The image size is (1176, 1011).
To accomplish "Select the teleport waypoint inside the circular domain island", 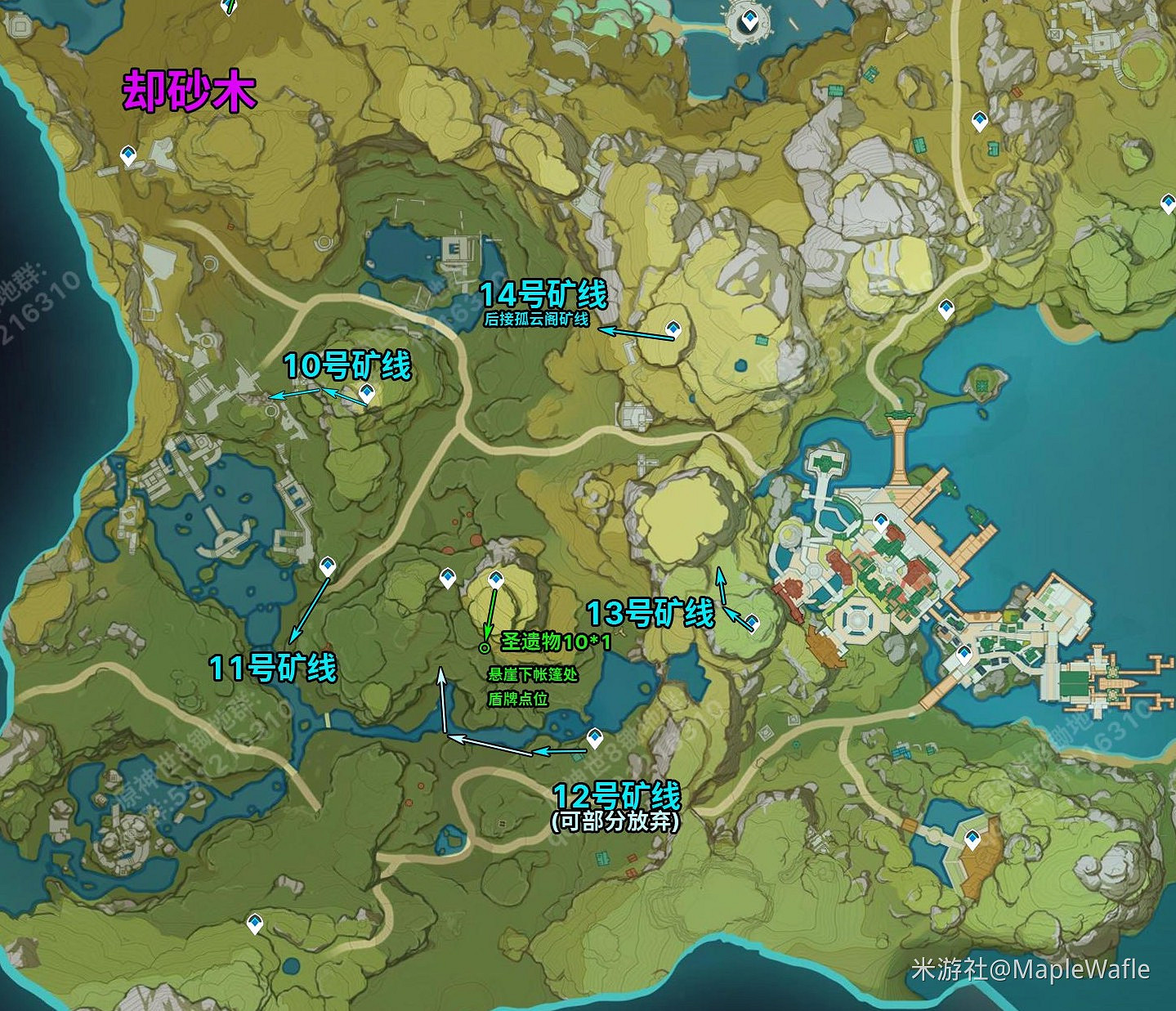I will tap(752, 18).
